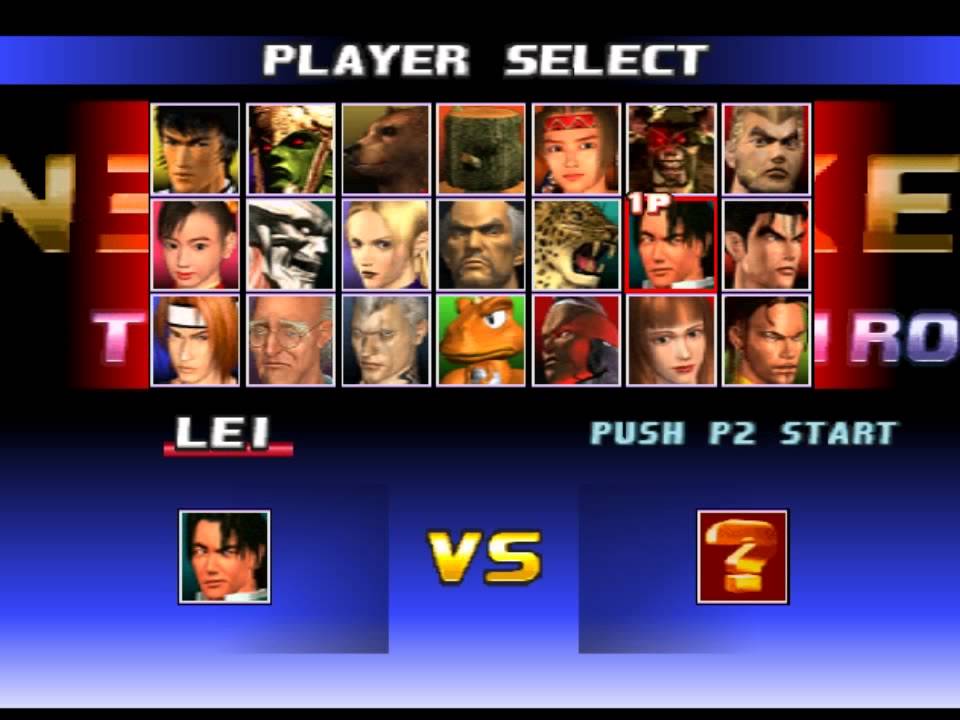This screenshot has width=960, height=720.
Task: Pick Jin Kazama's portrait
Action: coord(766,244)
